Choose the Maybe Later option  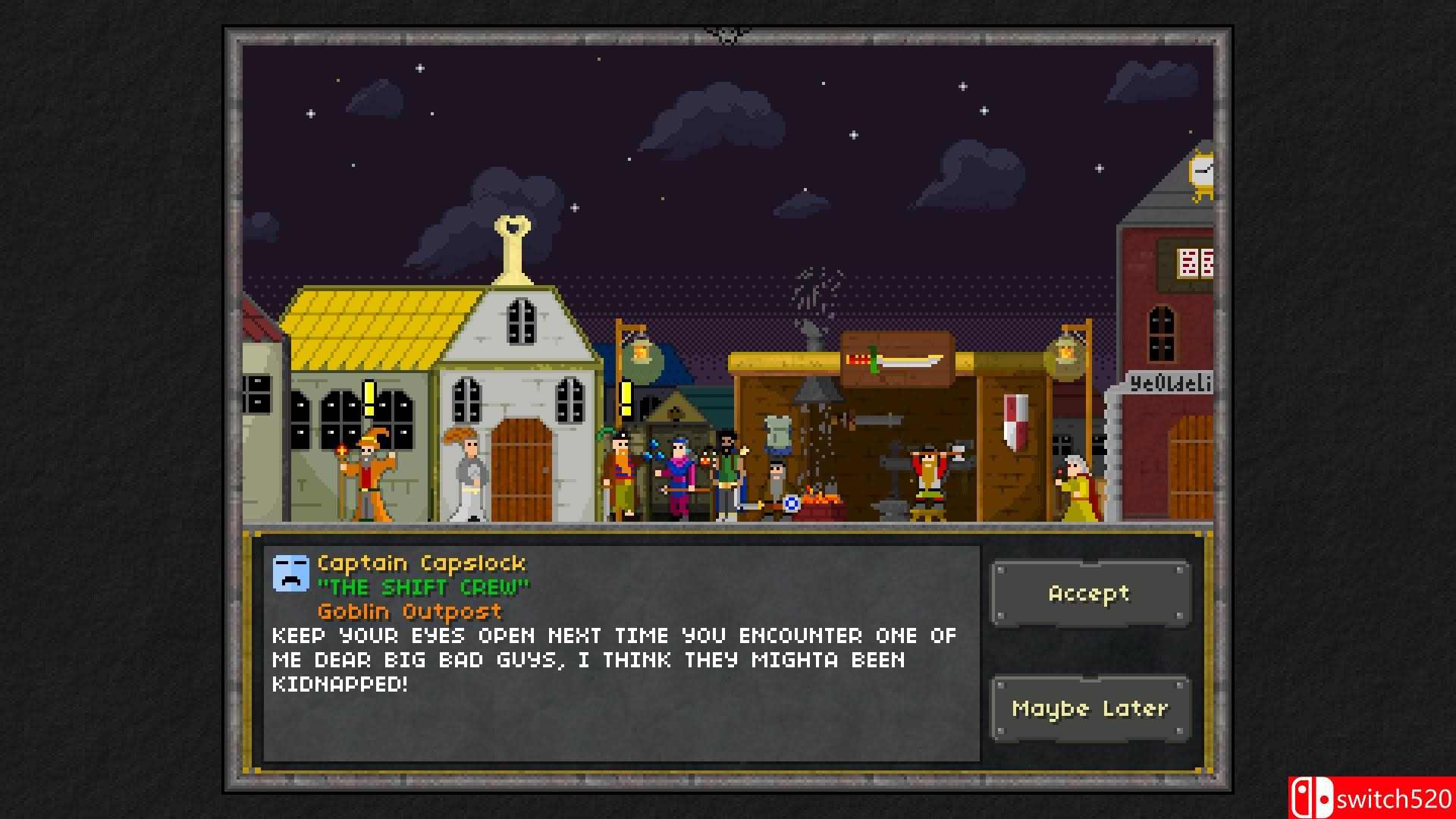point(1090,708)
